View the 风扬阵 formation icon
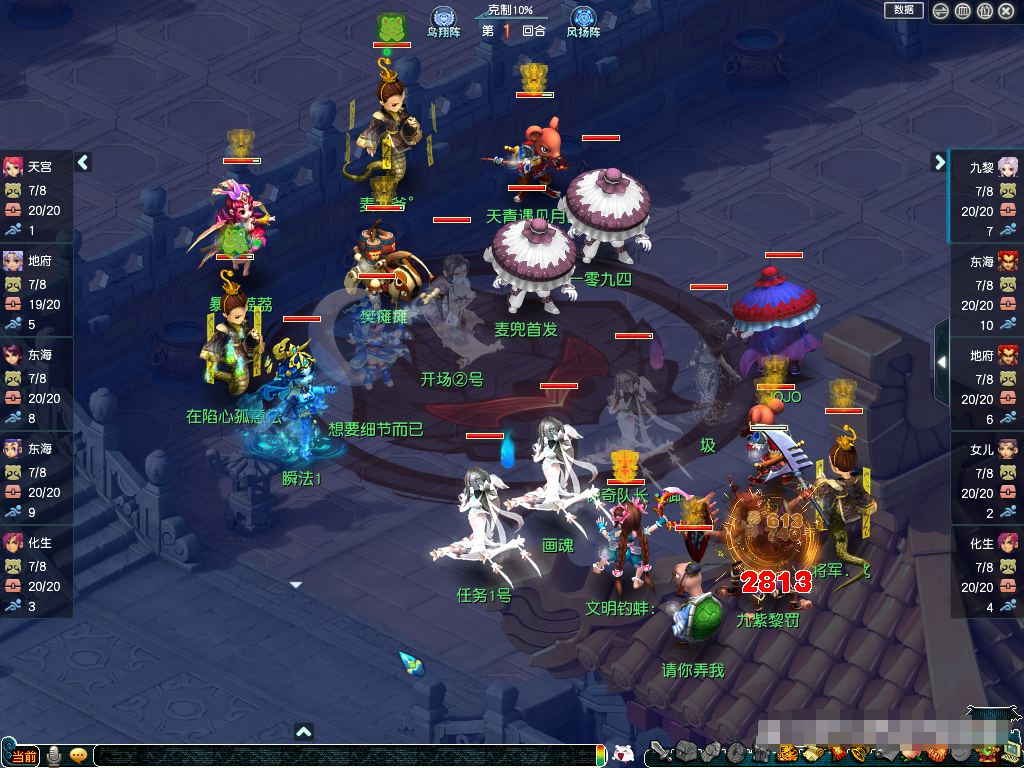This screenshot has height=768, width=1024. click(583, 20)
